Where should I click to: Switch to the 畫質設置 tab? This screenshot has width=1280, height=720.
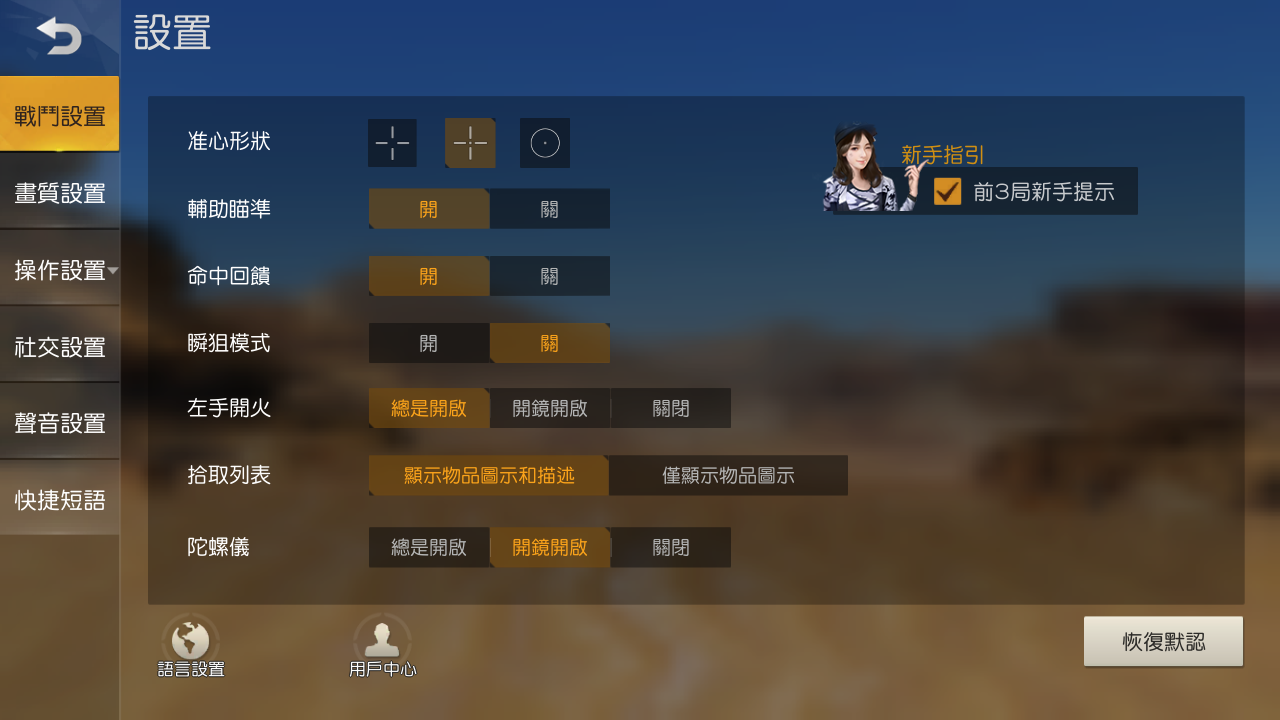pyautogui.click(x=59, y=192)
